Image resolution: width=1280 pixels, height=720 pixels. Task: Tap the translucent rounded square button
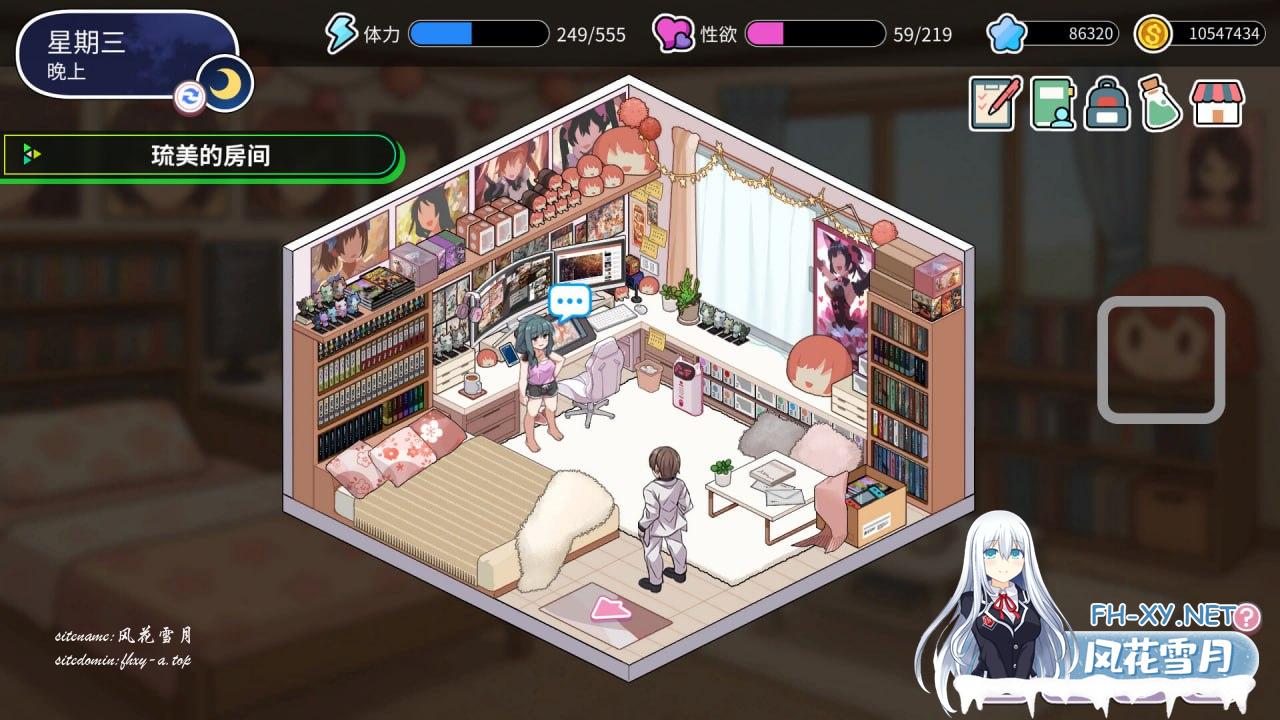pos(1161,359)
